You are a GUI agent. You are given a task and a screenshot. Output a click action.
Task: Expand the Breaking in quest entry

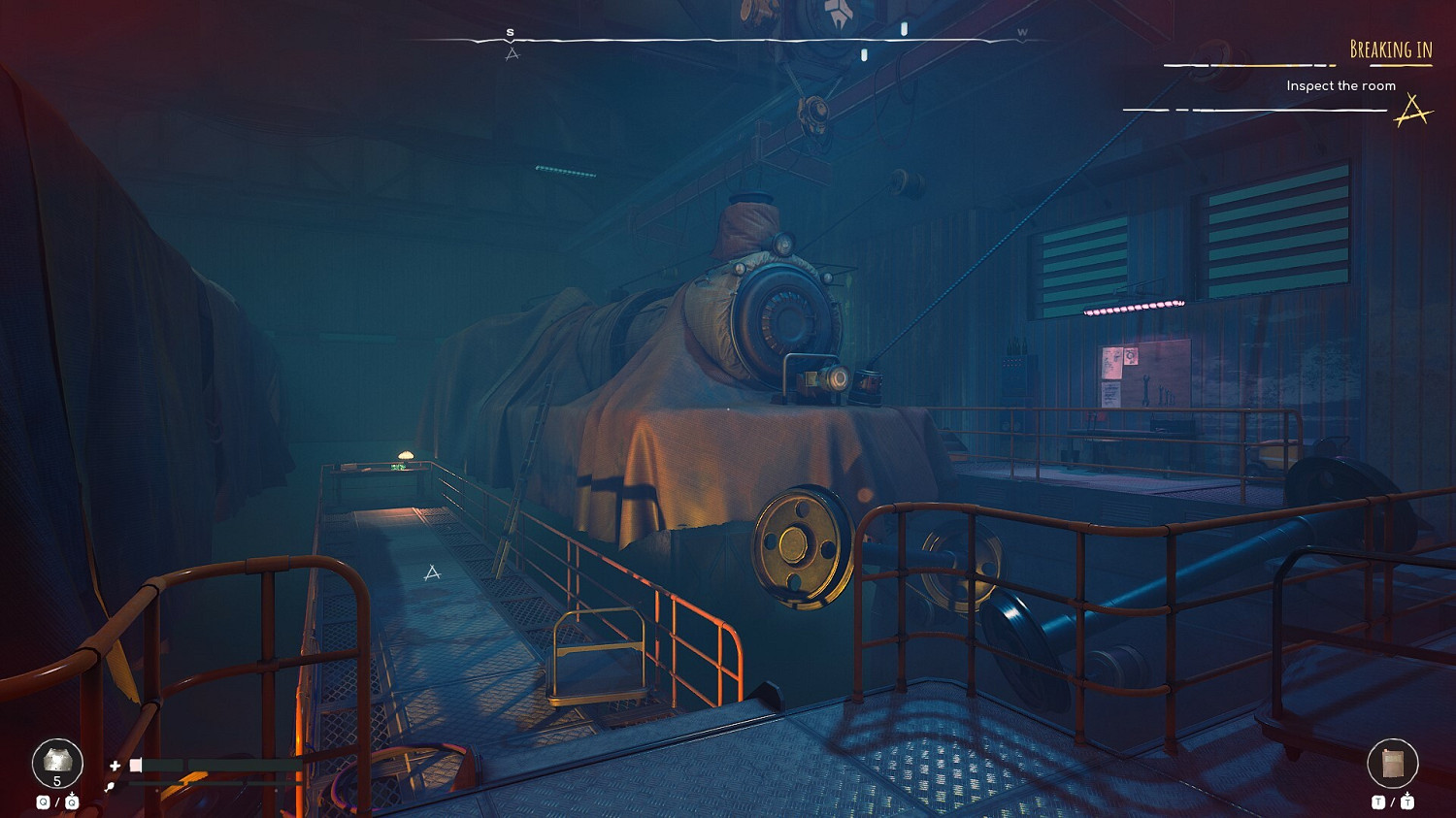[1393, 48]
